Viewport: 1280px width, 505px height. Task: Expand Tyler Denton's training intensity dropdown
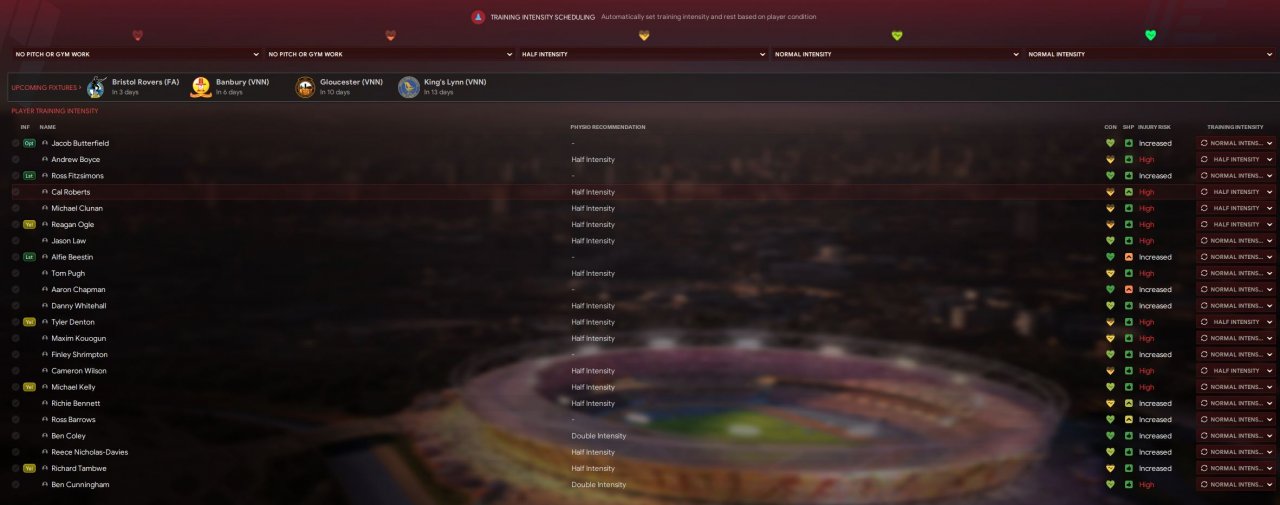coord(1236,322)
